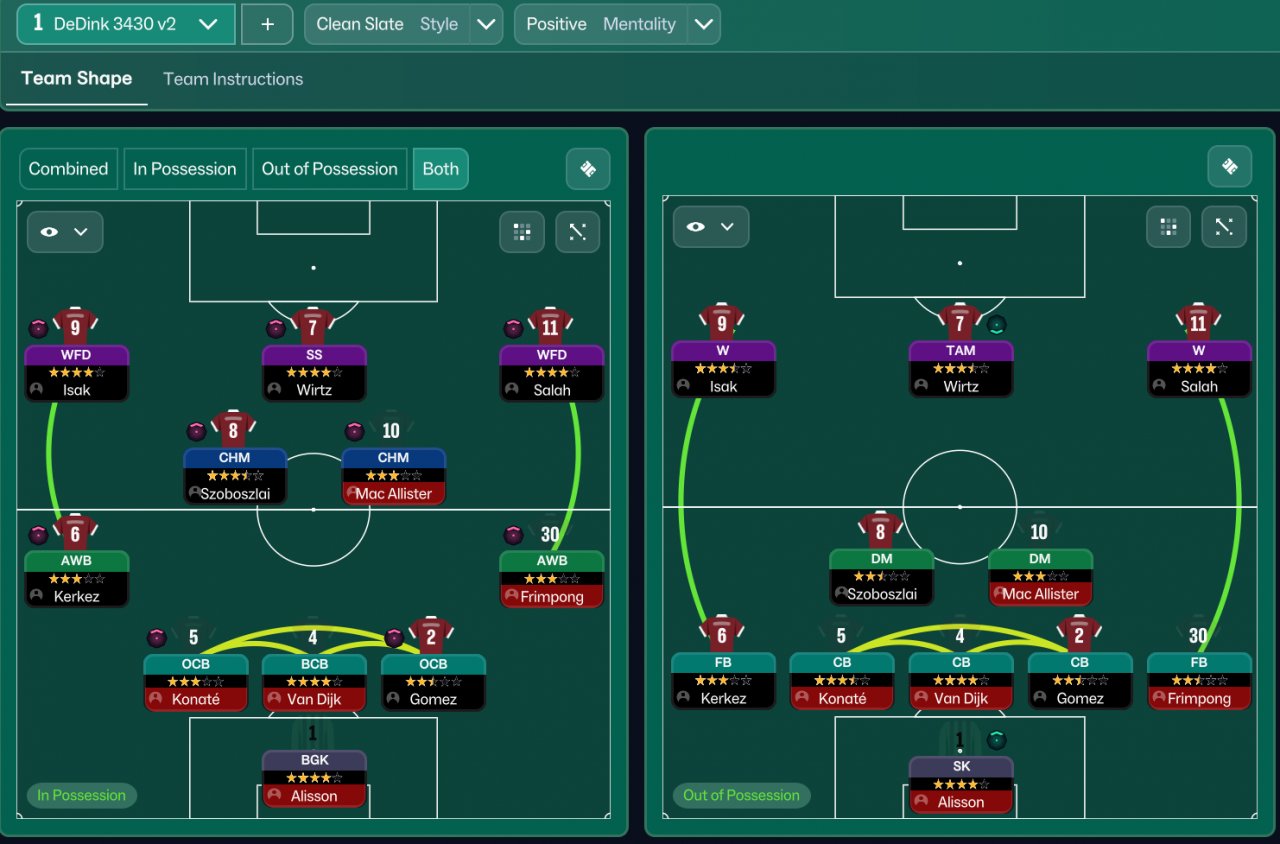The image size is (1280, 844).
Task: Select Frimpong's AWB wing-back card
Action: (x=551, y=579)
